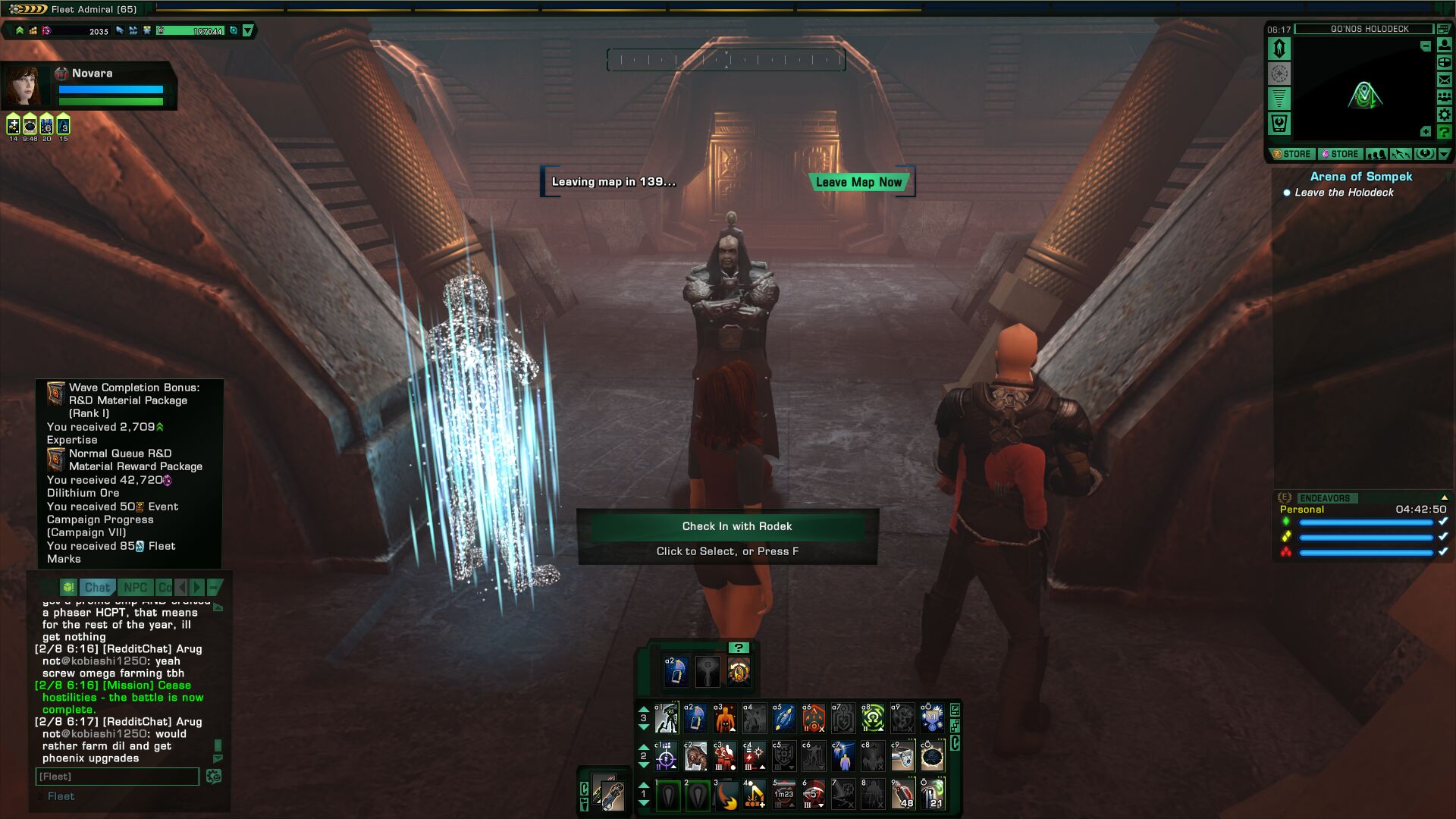Viewport: 1456px width, 819px height.
Task: Focus the Fleet chat input field
Action: point(117,777)
